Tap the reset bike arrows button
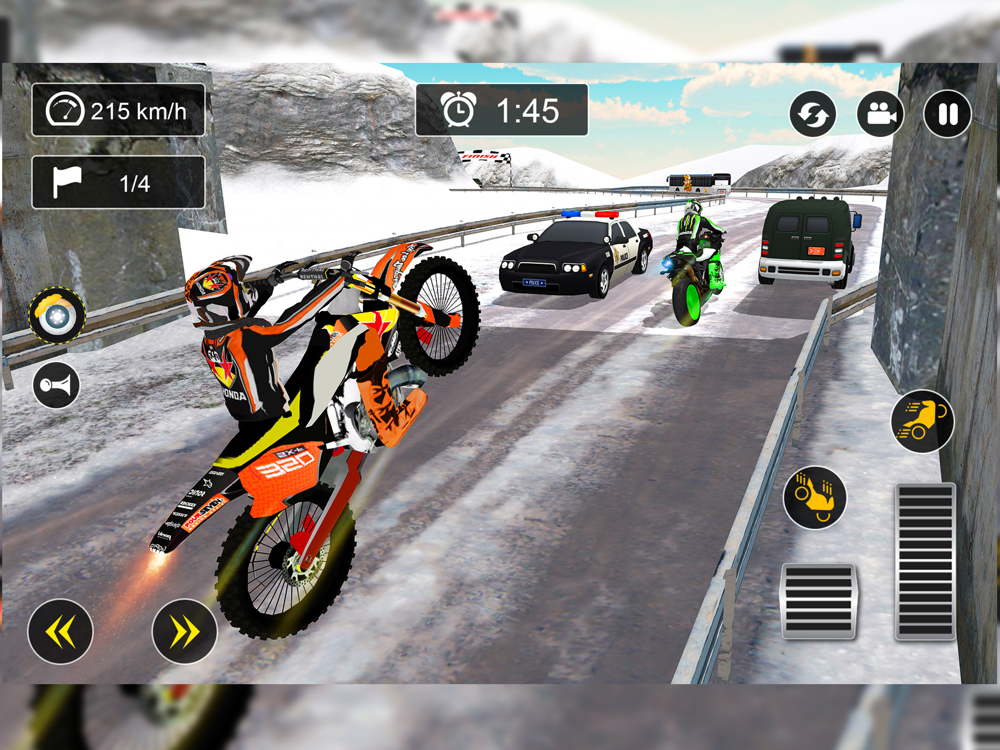This screenshot has height=750, width=1000. pos(813,114)
